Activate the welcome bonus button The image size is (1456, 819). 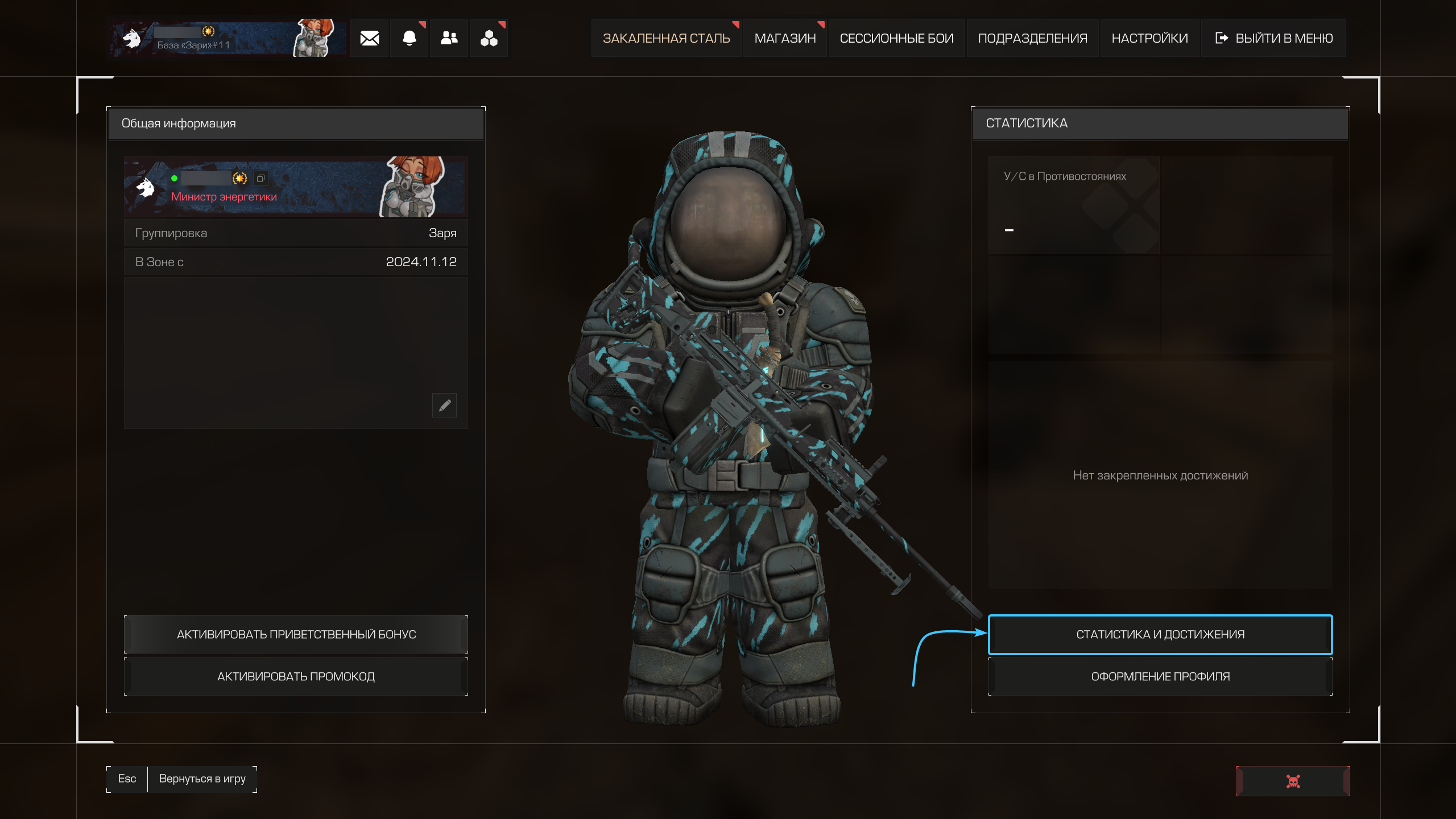pos(296,634)
